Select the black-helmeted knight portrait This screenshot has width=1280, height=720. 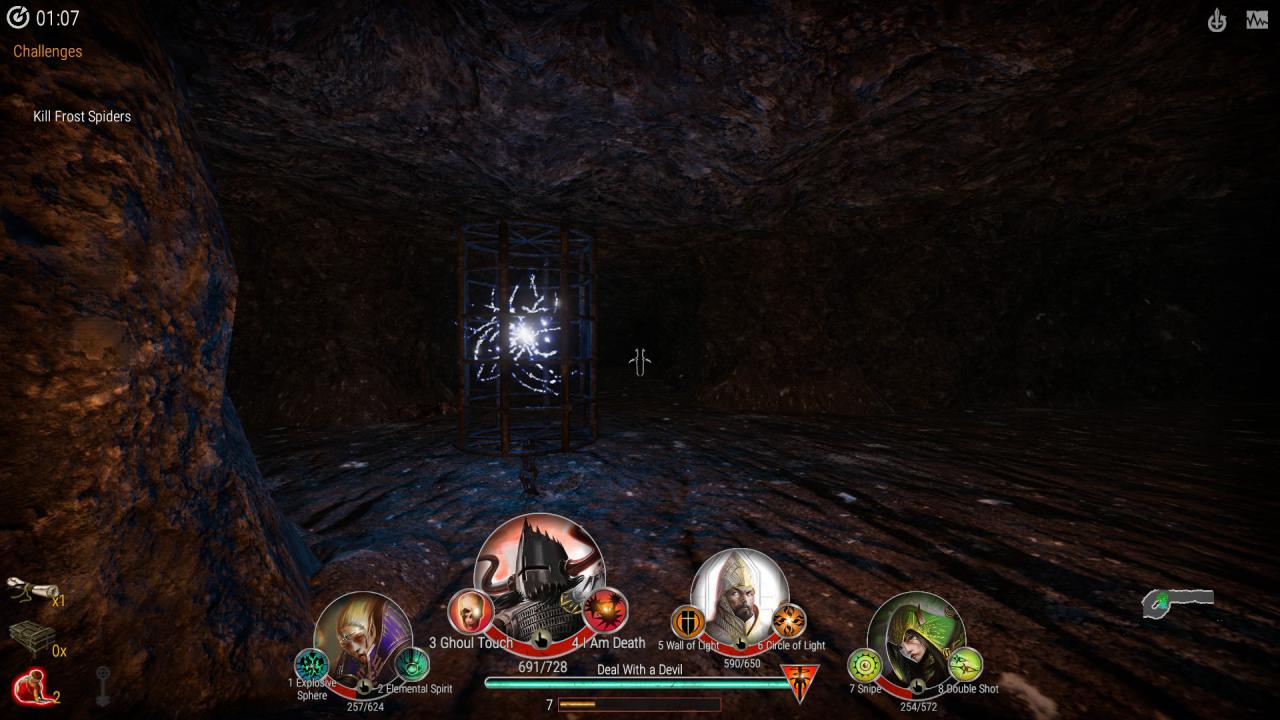(538, 575)
